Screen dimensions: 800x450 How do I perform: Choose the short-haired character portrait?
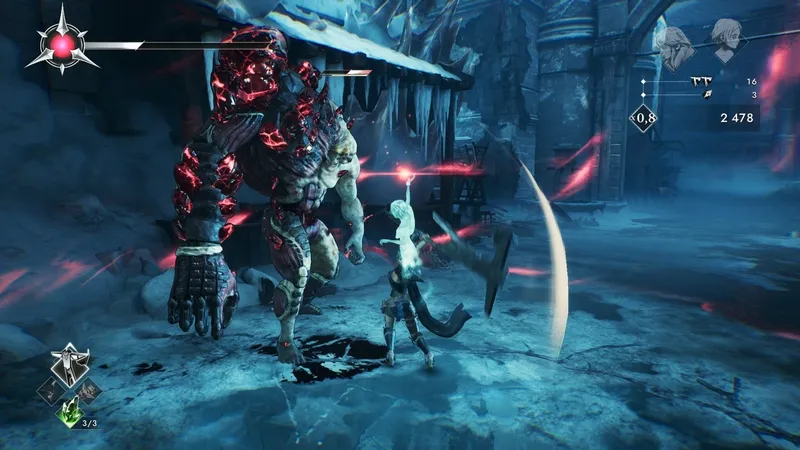727,41
